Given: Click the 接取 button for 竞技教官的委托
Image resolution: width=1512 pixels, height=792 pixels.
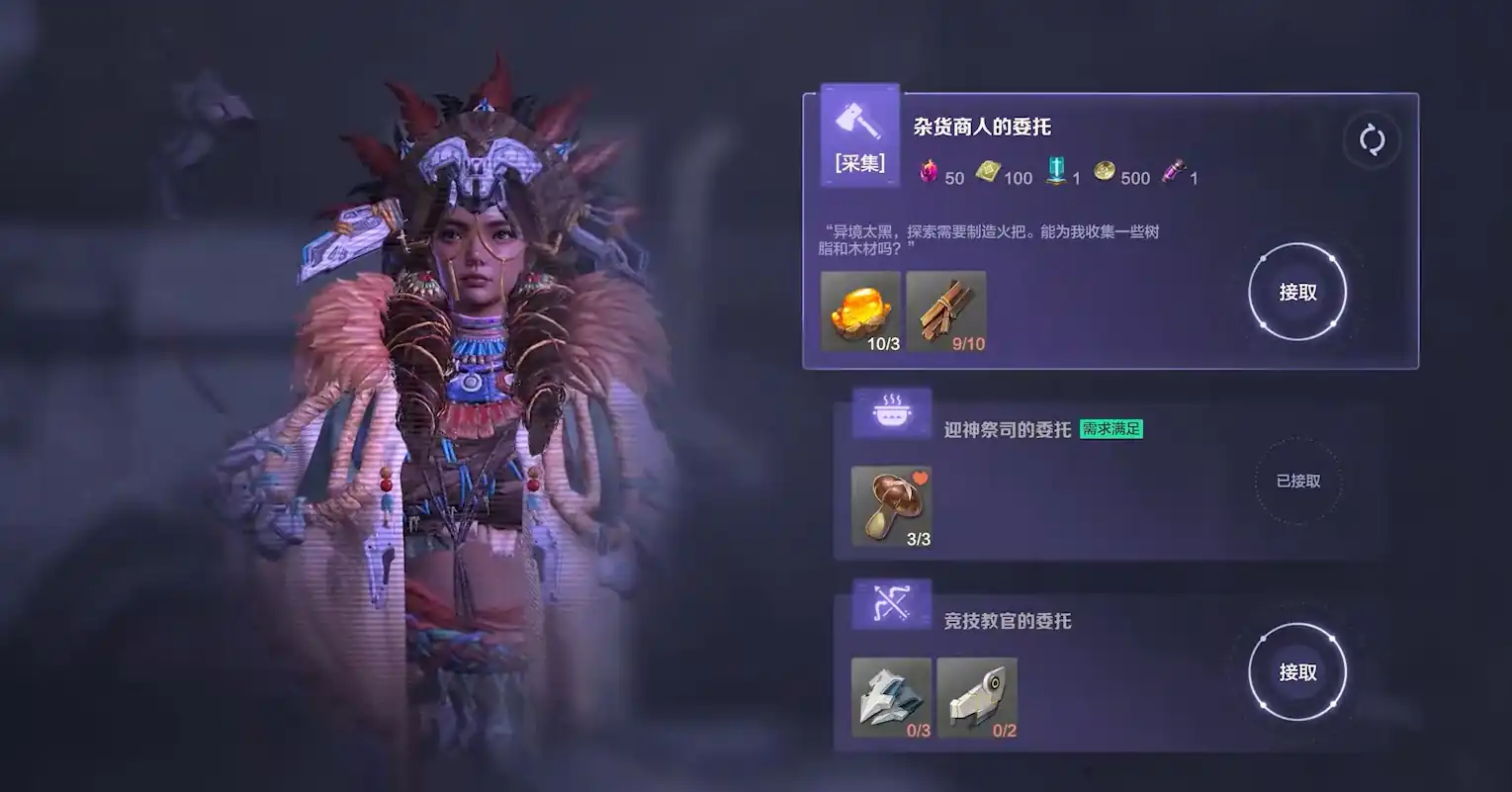Looking at the screenshot, I should coord(1297,671).
